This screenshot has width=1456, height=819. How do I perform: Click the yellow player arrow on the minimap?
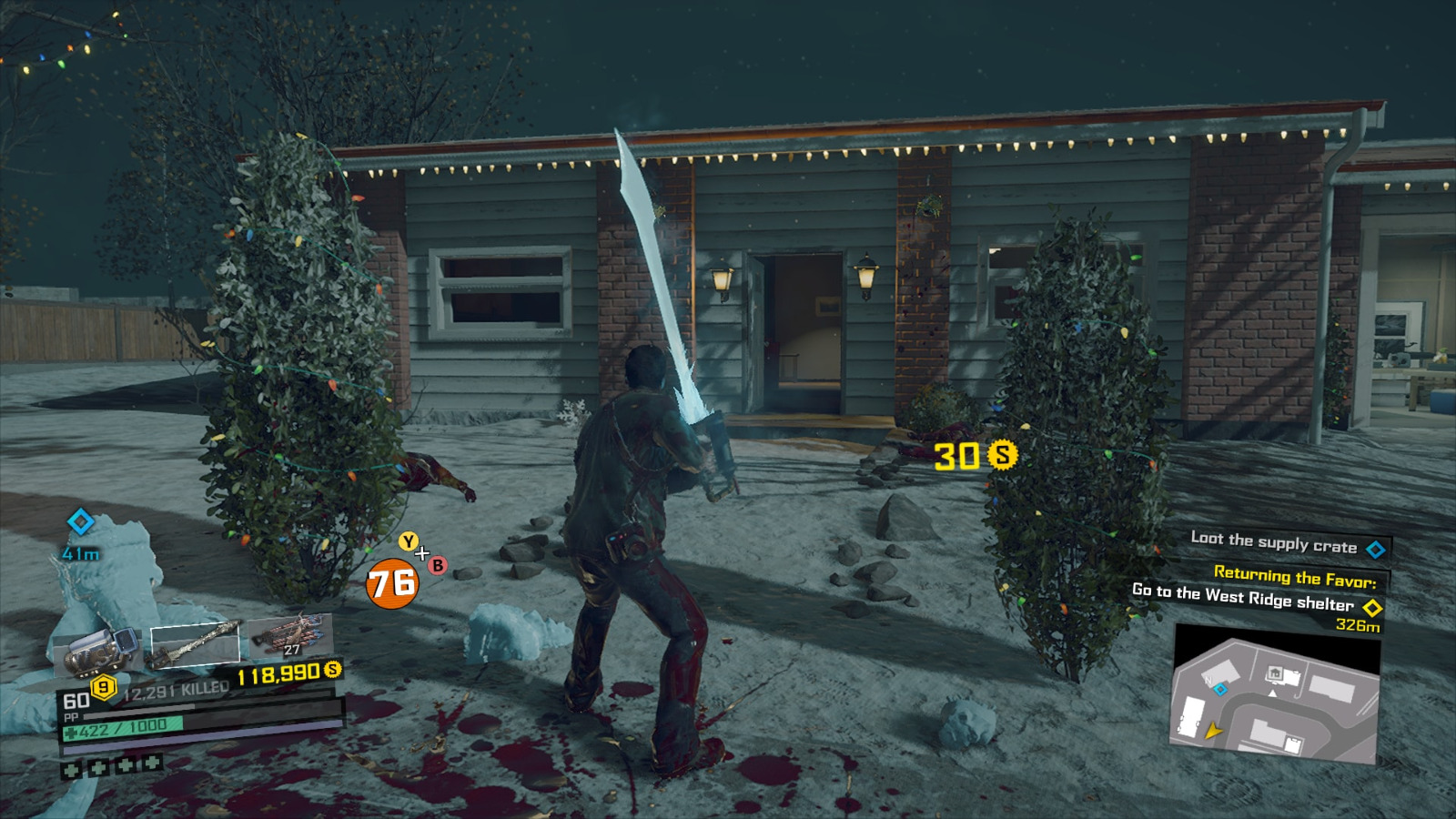pyautogui.click(x=1213, y=730)
